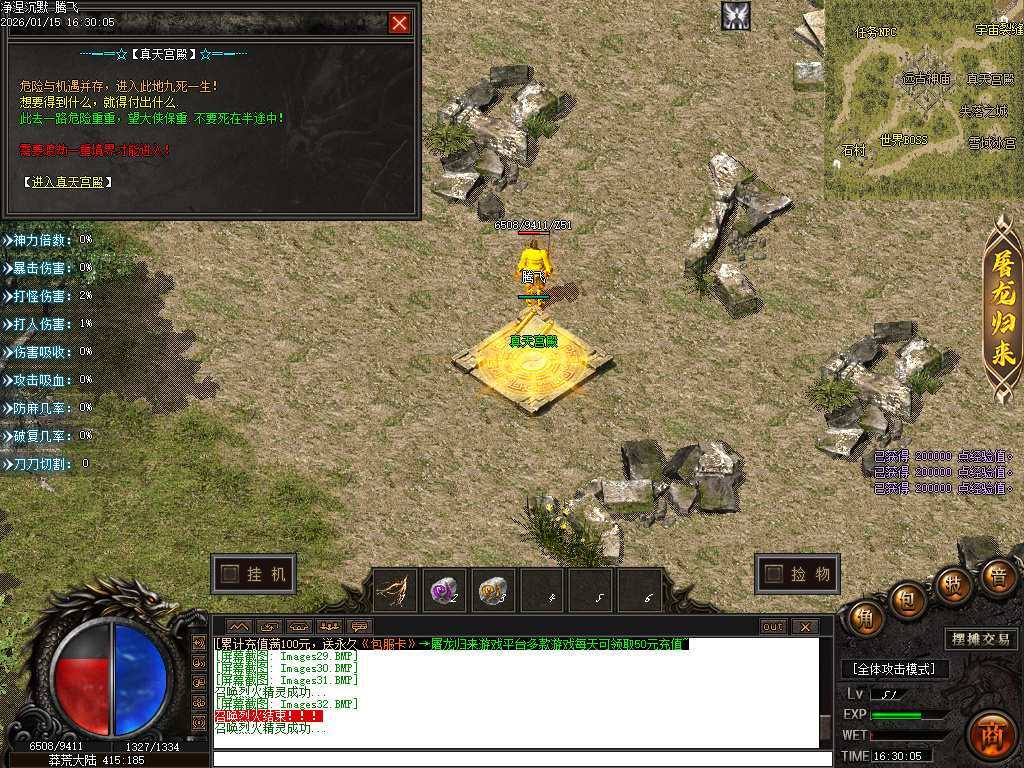Close the chat panel with its X button
This screenshot has height=768, width=1024.
(804, 627)
